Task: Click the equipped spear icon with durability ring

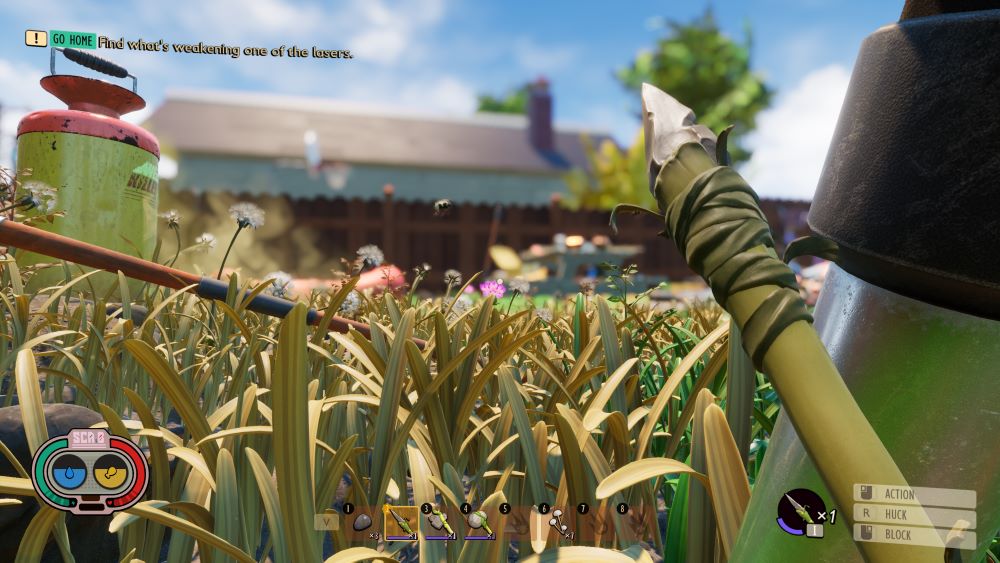Action: click(800, 510)
